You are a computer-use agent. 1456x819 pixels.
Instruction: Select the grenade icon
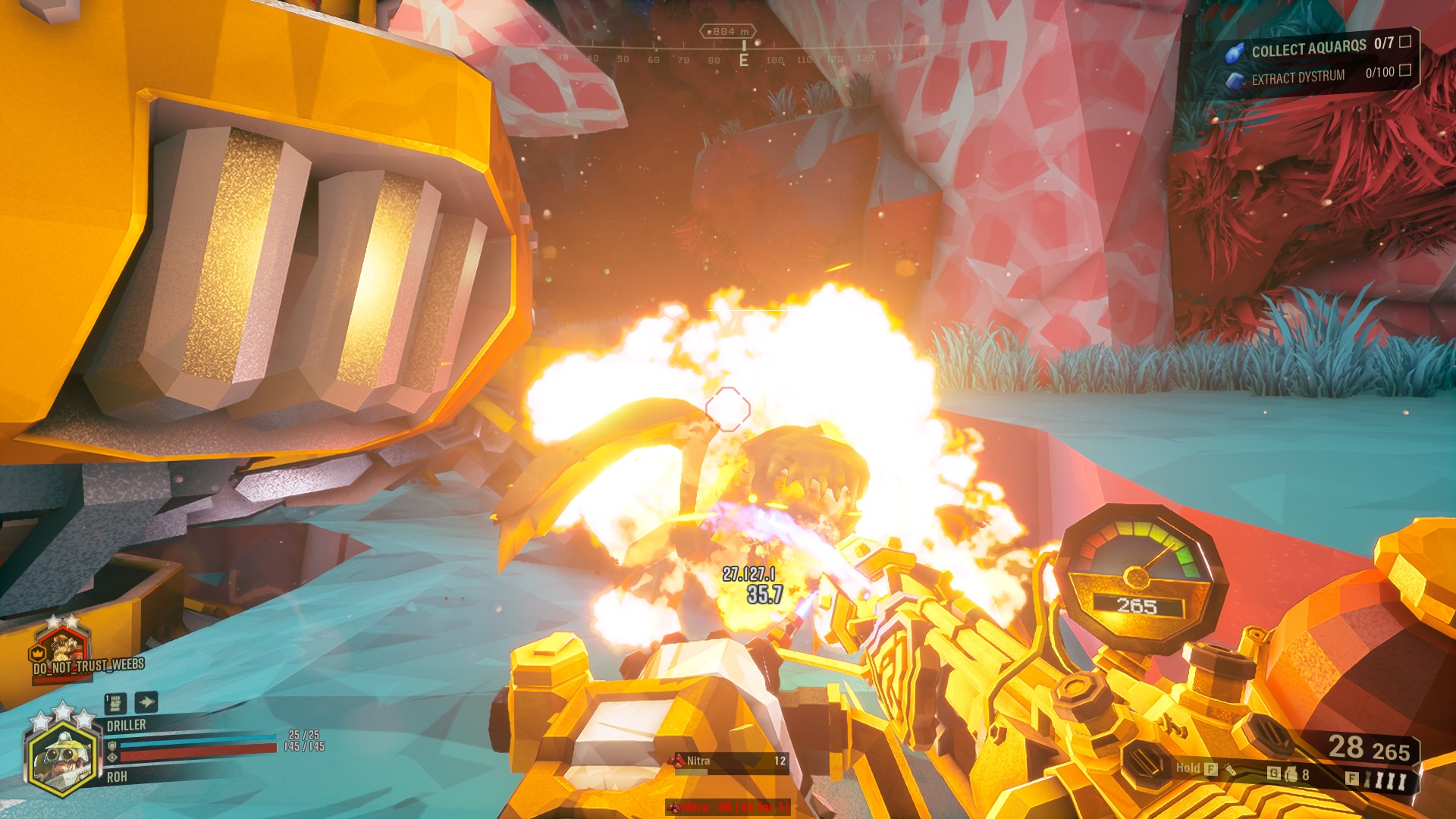point(1289,774)
